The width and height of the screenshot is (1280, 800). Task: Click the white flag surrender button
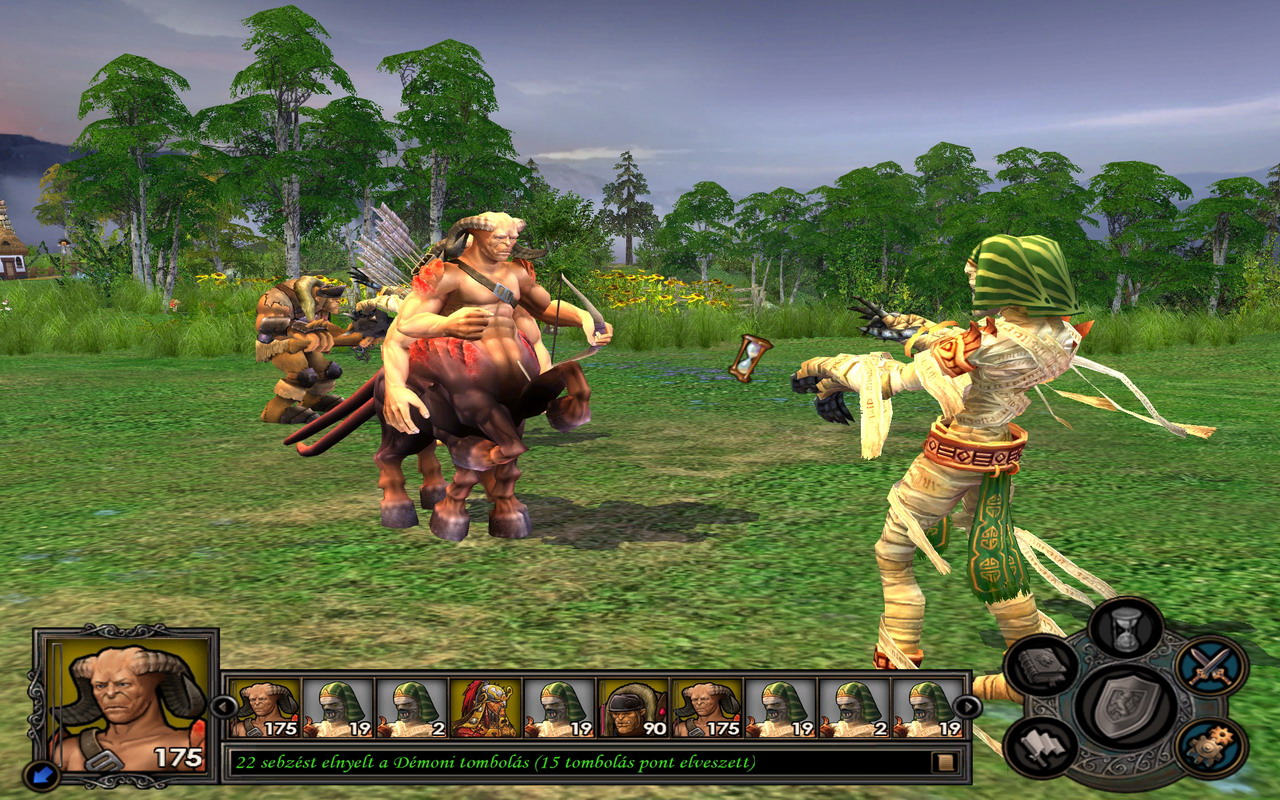pyautogui.click(x=1041, y=747)
